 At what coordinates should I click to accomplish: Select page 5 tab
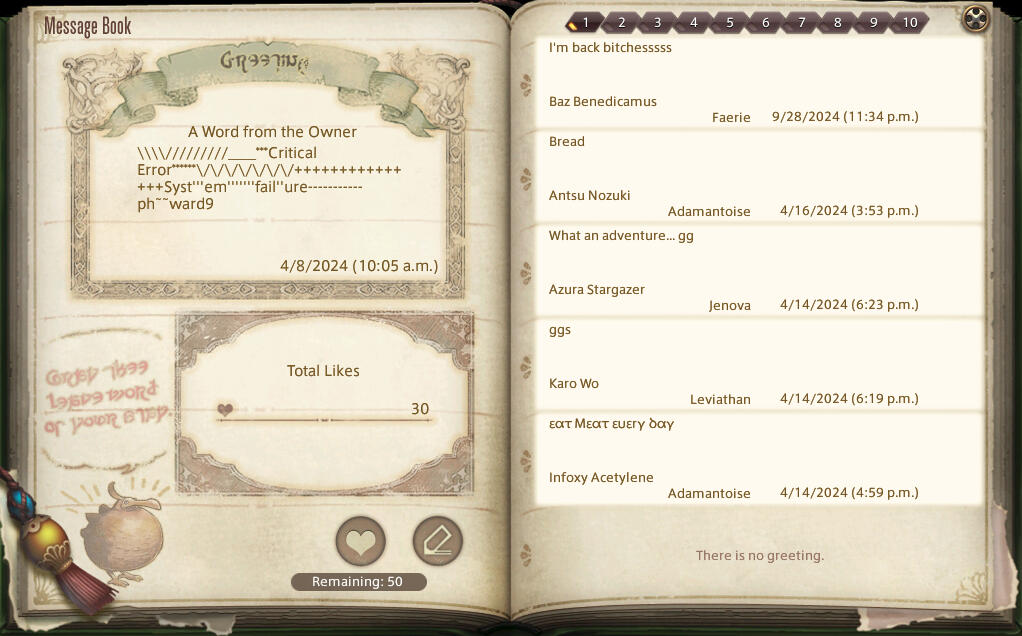click(x=729, y=22)
